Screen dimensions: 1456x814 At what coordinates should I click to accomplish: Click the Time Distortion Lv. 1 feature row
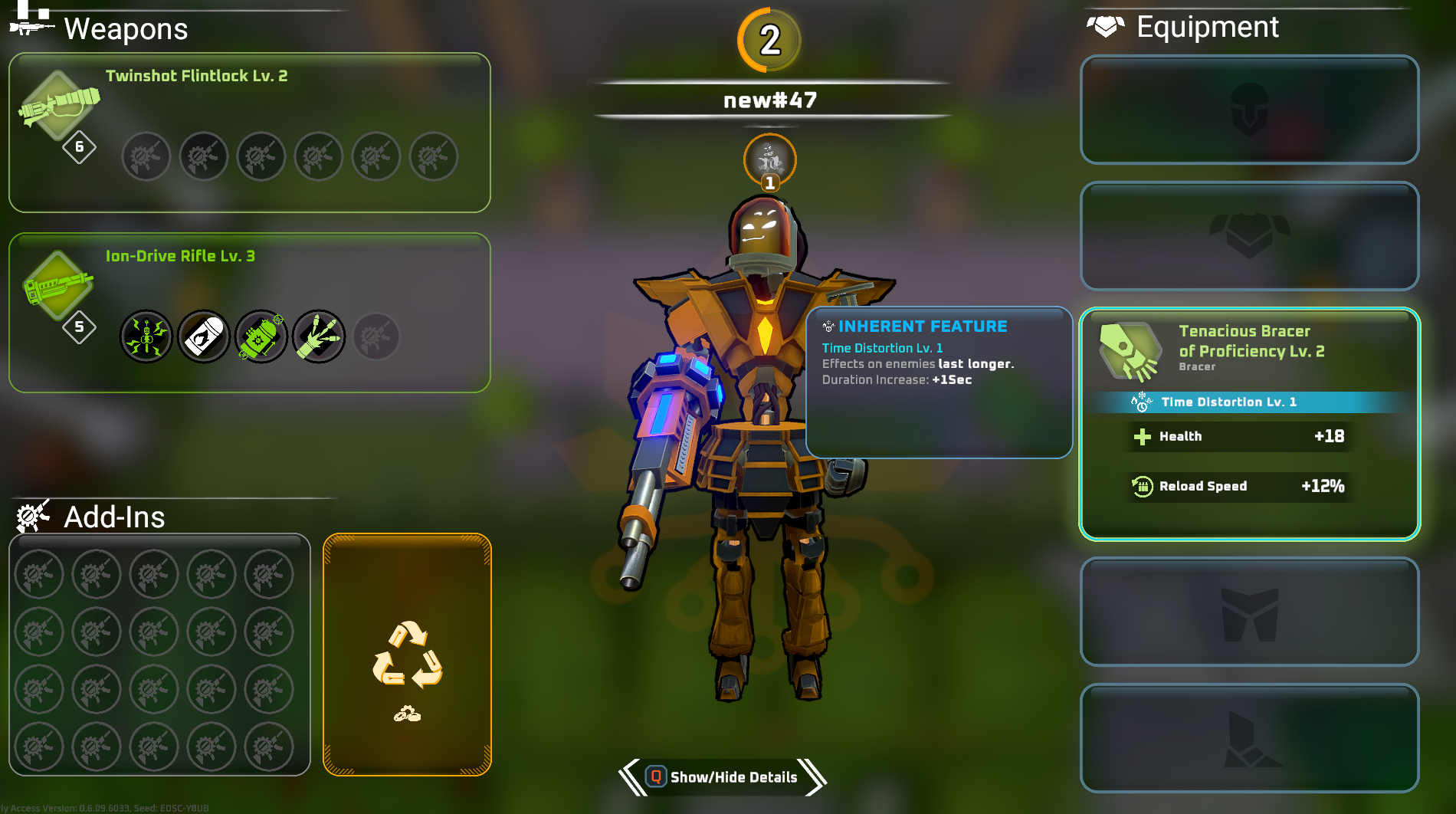click(1249, 402)
